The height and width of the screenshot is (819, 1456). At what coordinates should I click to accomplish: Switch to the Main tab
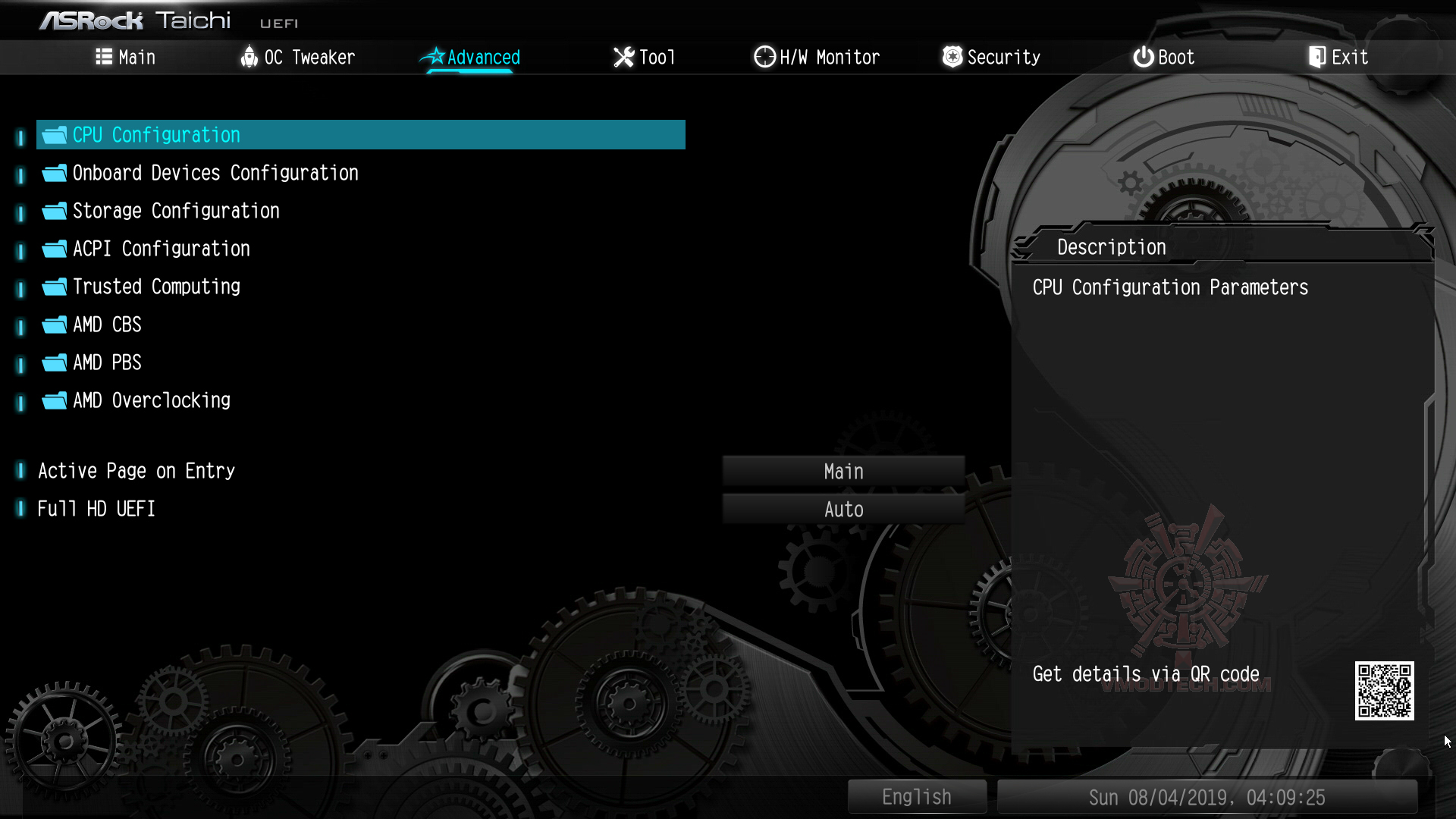[x=126, y=57]
